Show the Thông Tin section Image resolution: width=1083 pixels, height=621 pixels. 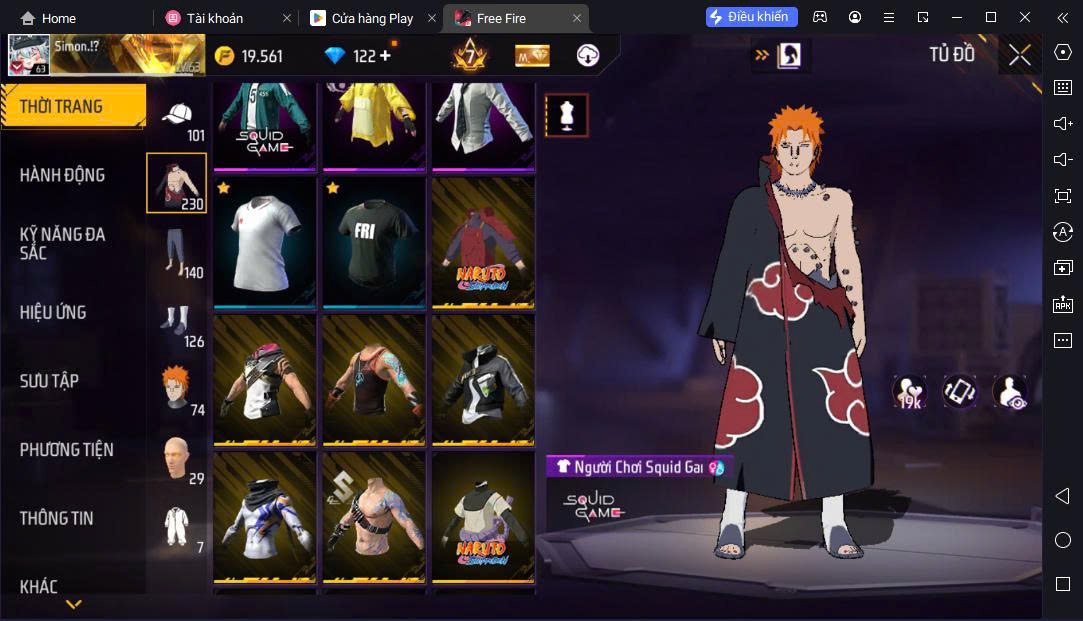click(x=56, y=518)
